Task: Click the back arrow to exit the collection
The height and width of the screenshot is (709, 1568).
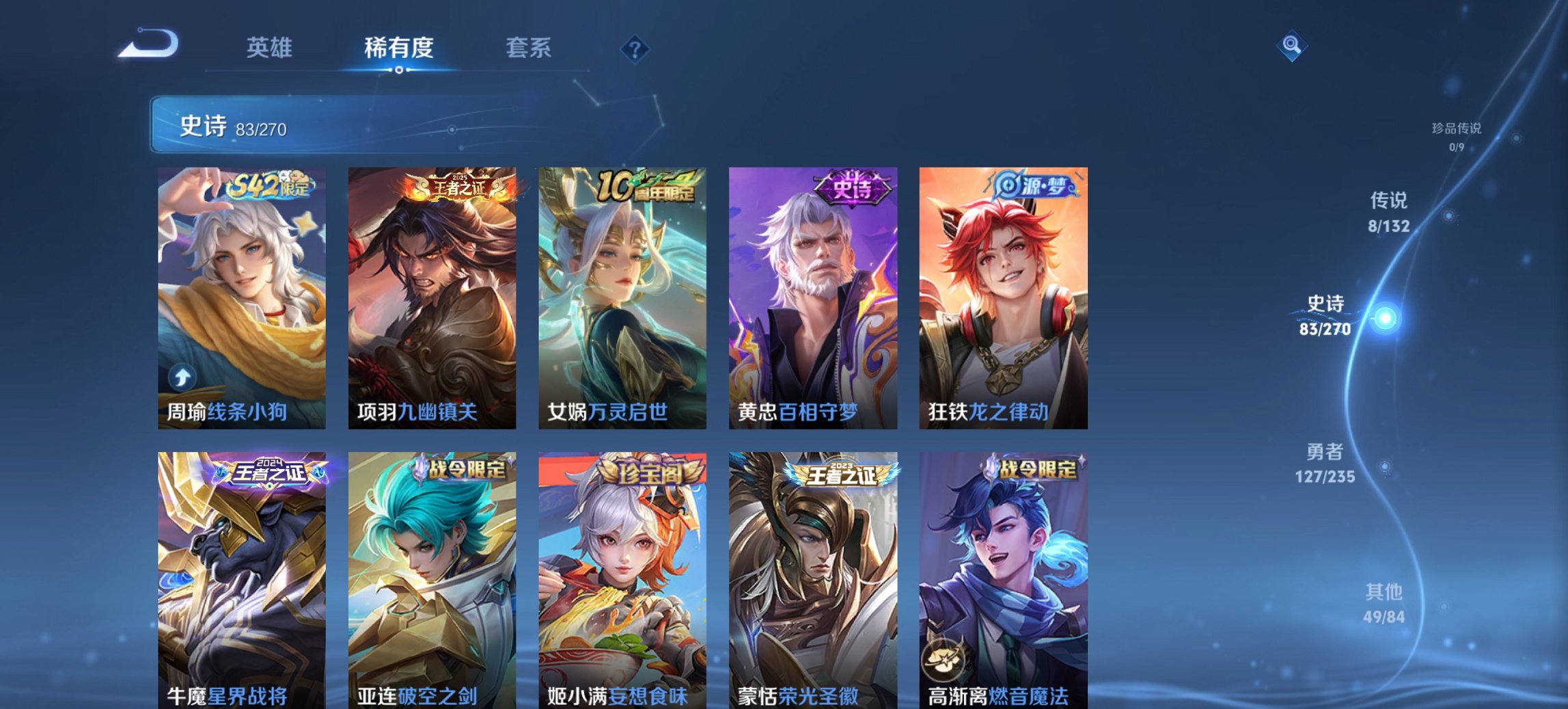Action: (x=147, y=42)
